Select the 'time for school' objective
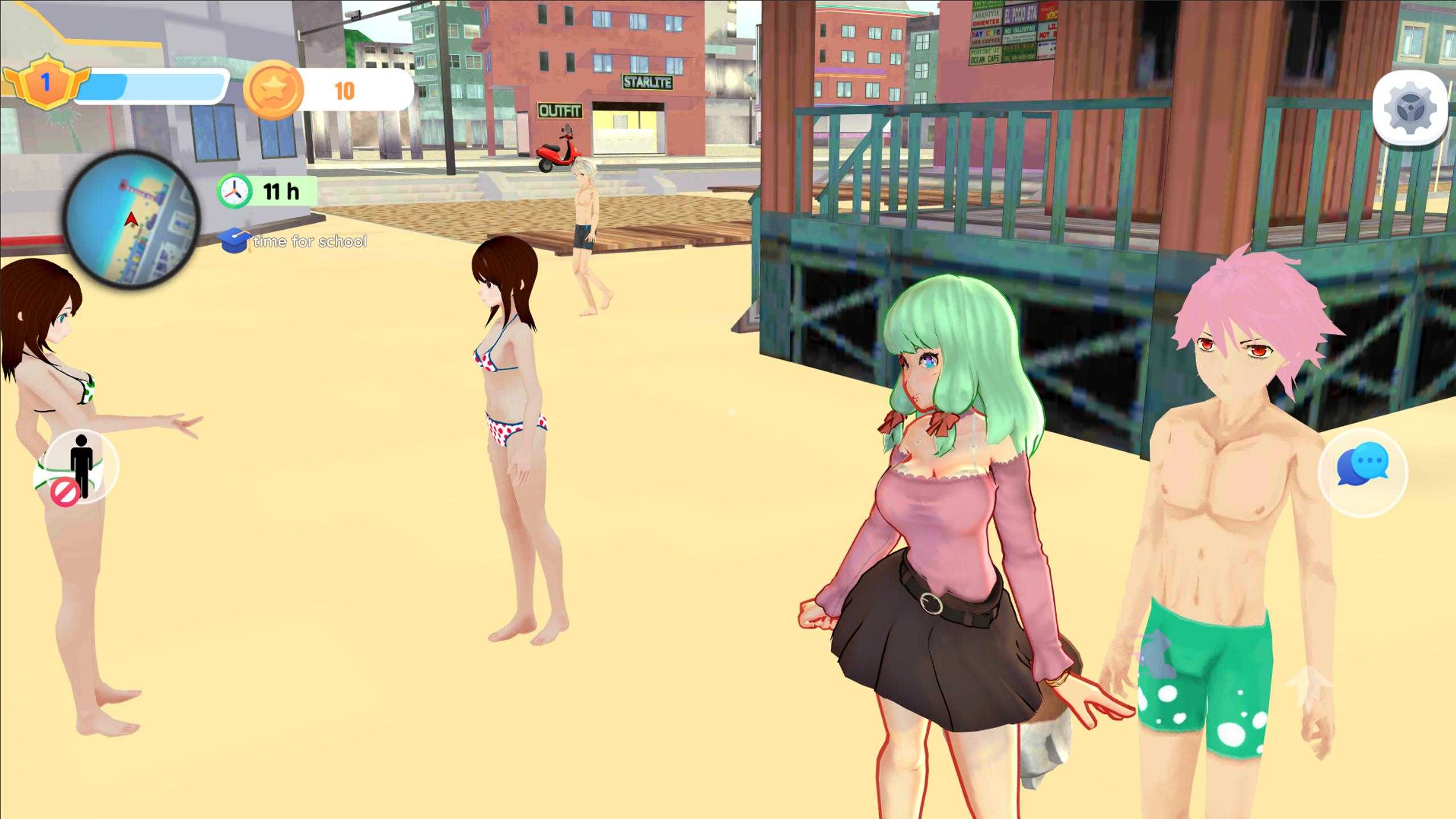Screen dimensions: 1456x819 [x=296, y=242]
